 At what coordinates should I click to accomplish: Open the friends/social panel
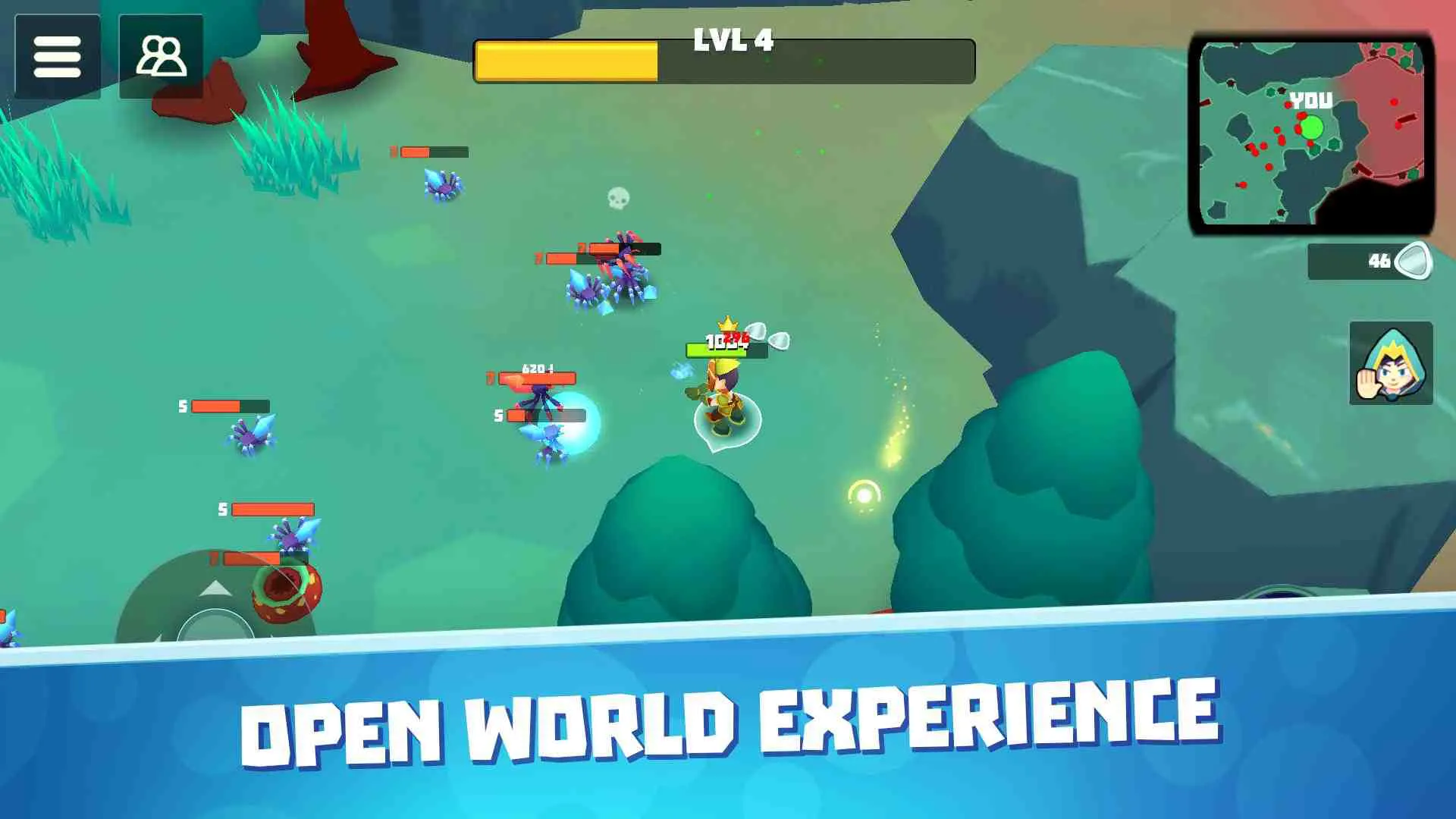161,57
